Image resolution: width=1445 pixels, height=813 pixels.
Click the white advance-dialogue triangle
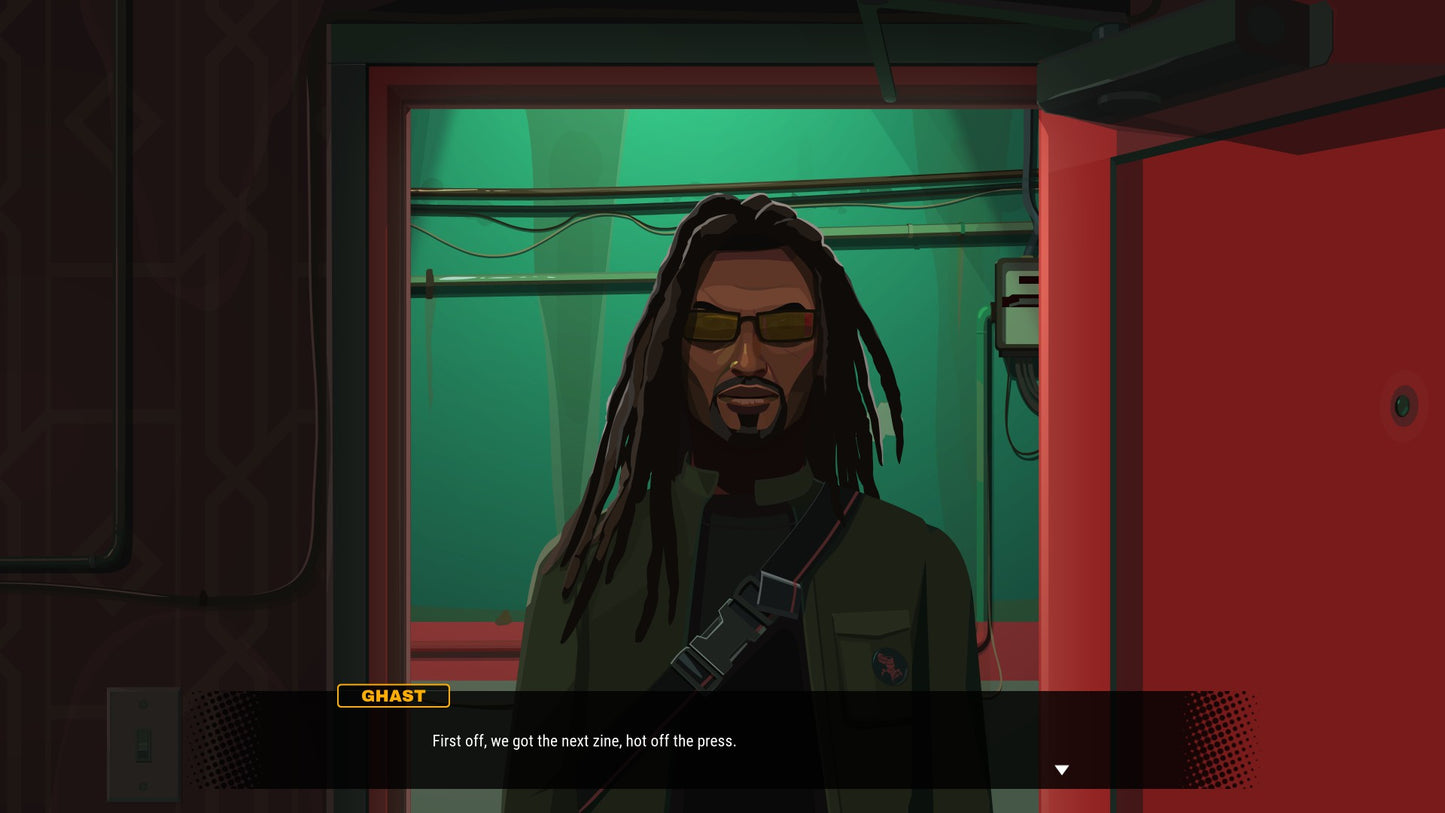tap(1061, 769)
